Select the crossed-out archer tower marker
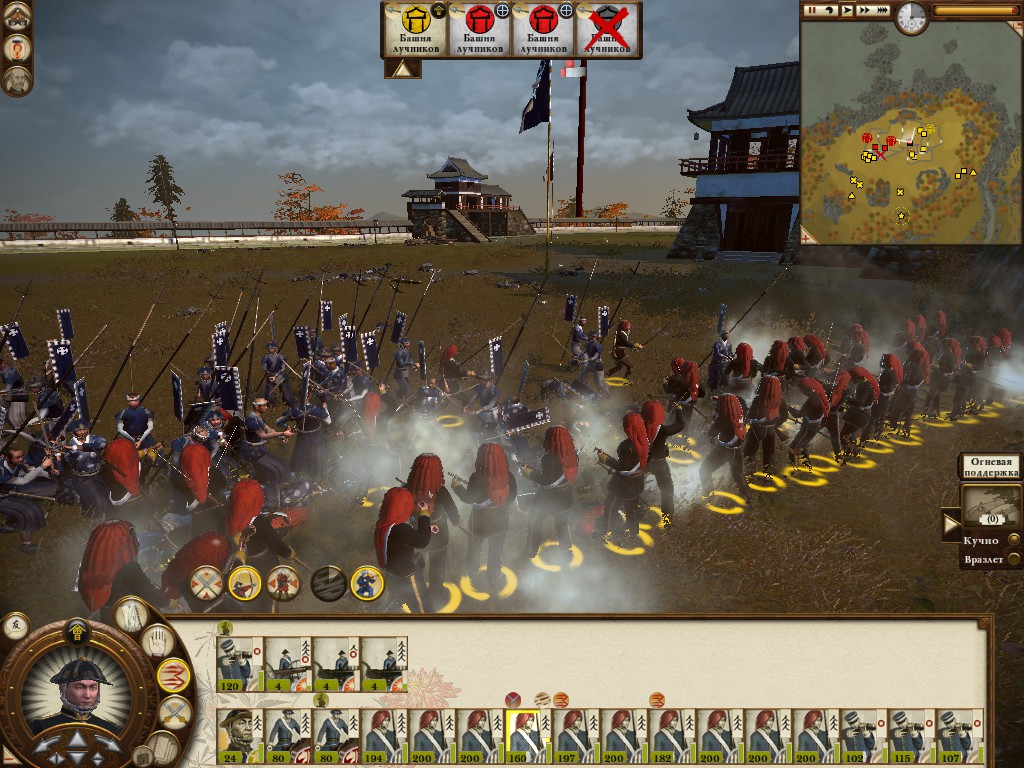1024x768 pixels. (x=609, y=28)
